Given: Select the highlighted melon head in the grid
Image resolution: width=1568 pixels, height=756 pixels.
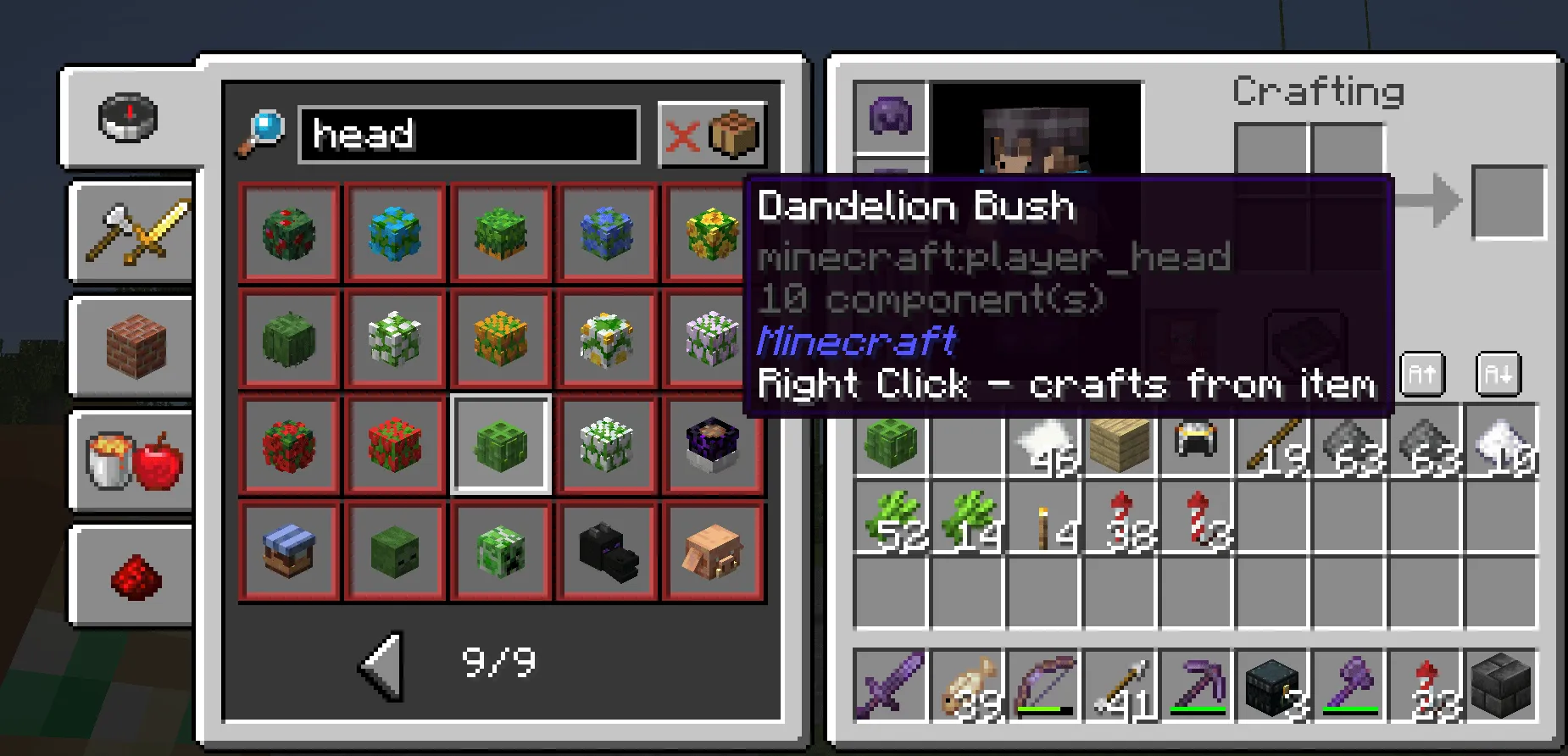Looking at the screenshot, I should [501, 443].
